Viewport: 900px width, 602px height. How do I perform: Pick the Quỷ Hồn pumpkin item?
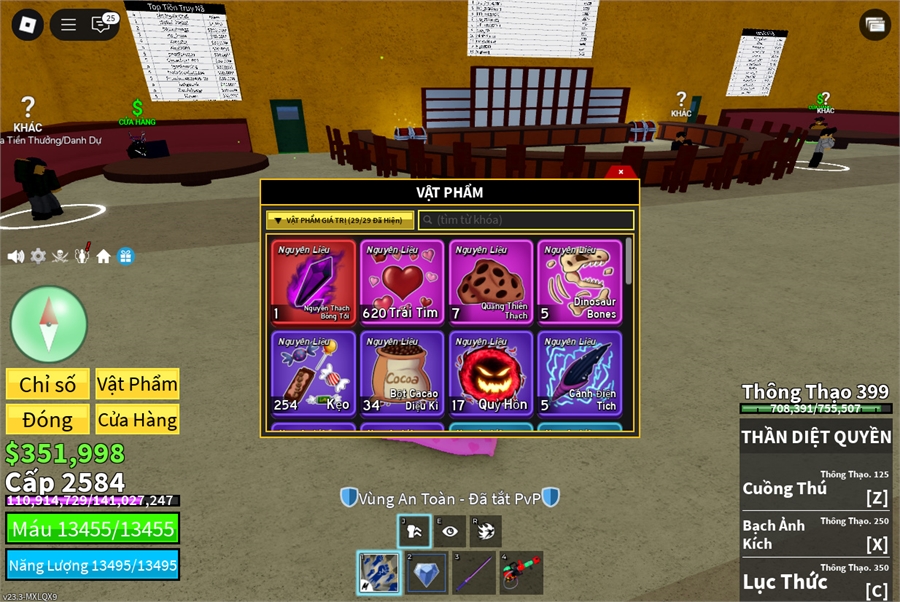click(491, 373)
